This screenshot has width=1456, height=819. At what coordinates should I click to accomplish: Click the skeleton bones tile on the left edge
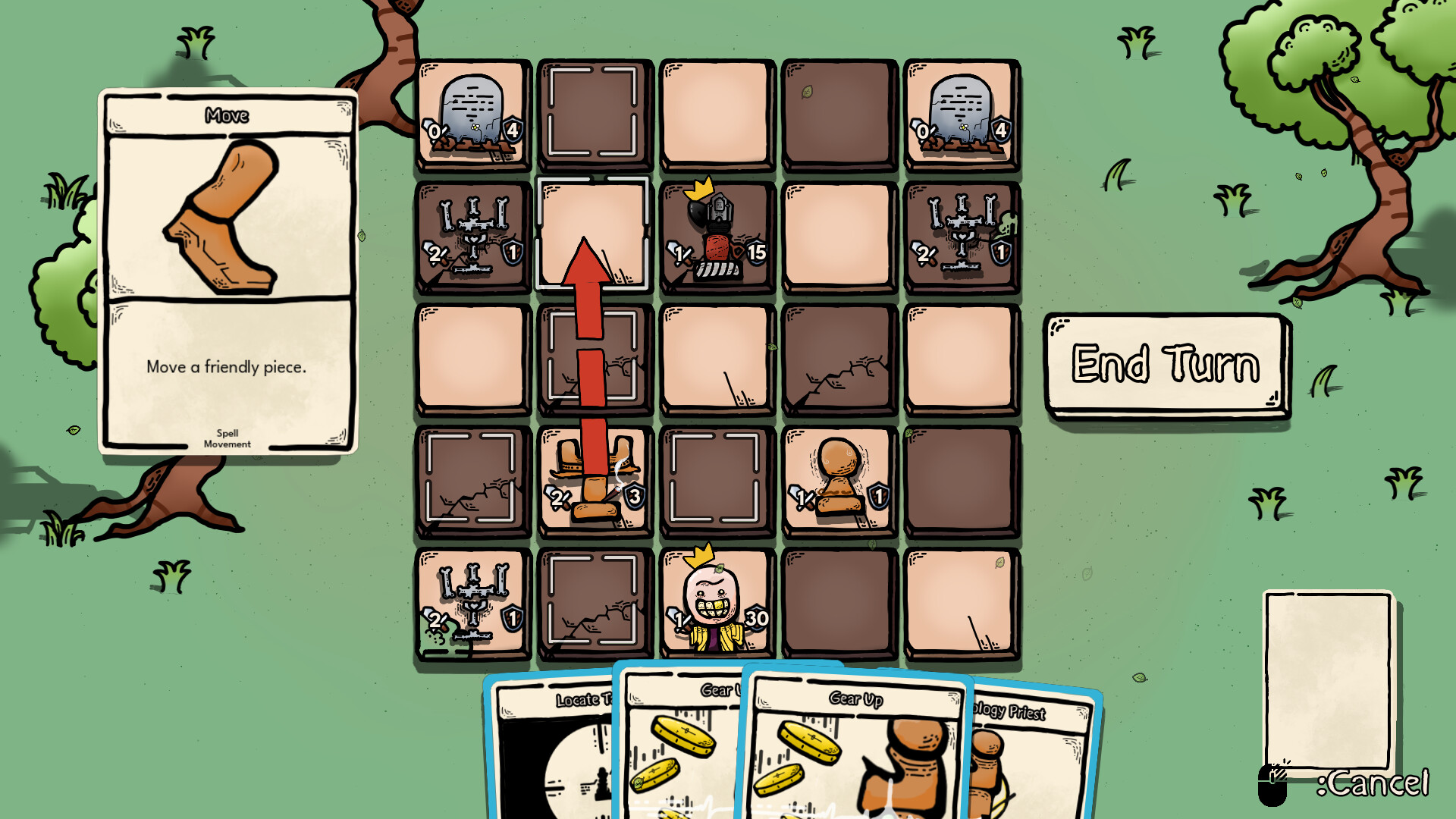472,235
